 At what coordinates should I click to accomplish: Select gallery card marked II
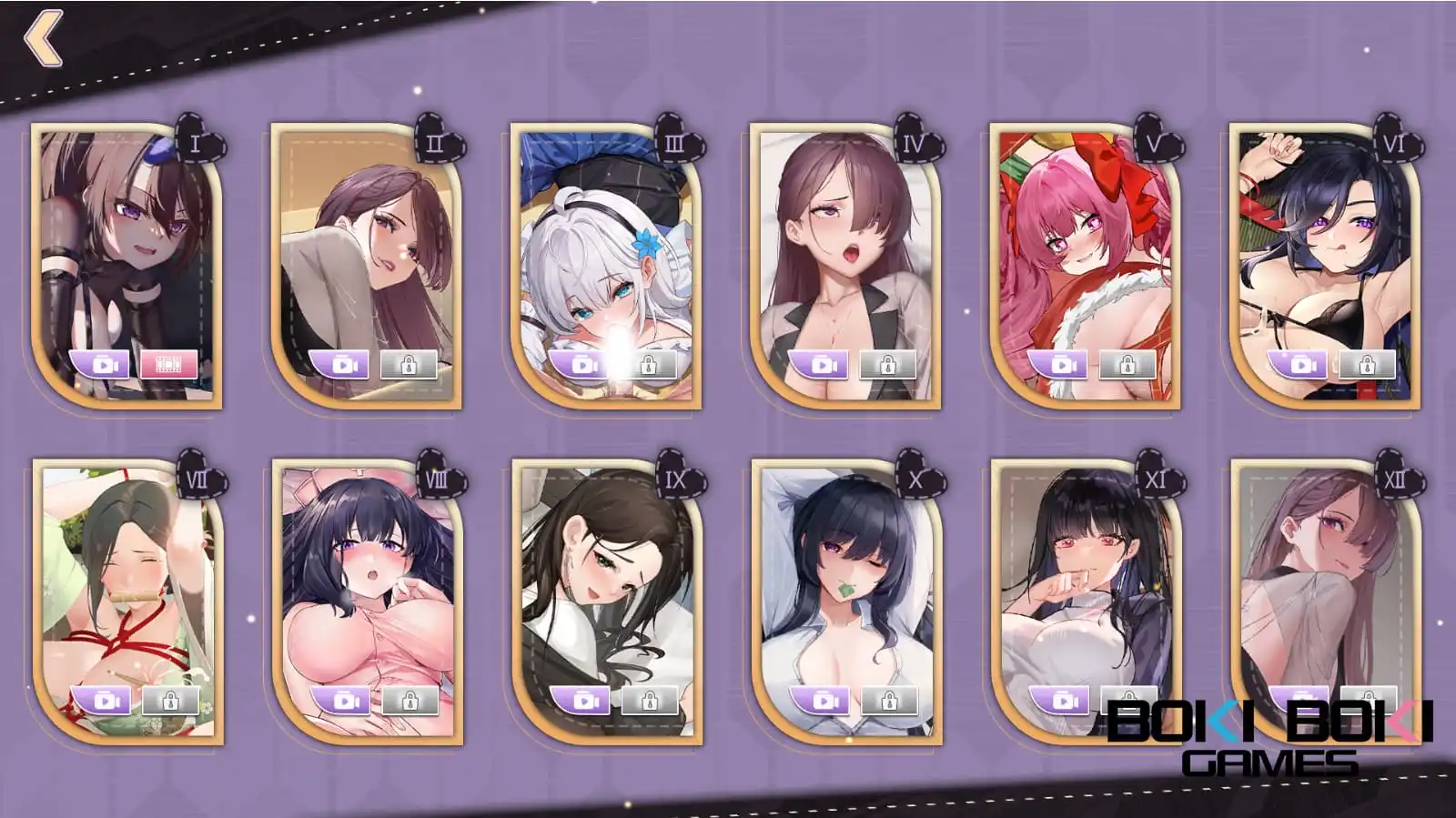(366, 246)
